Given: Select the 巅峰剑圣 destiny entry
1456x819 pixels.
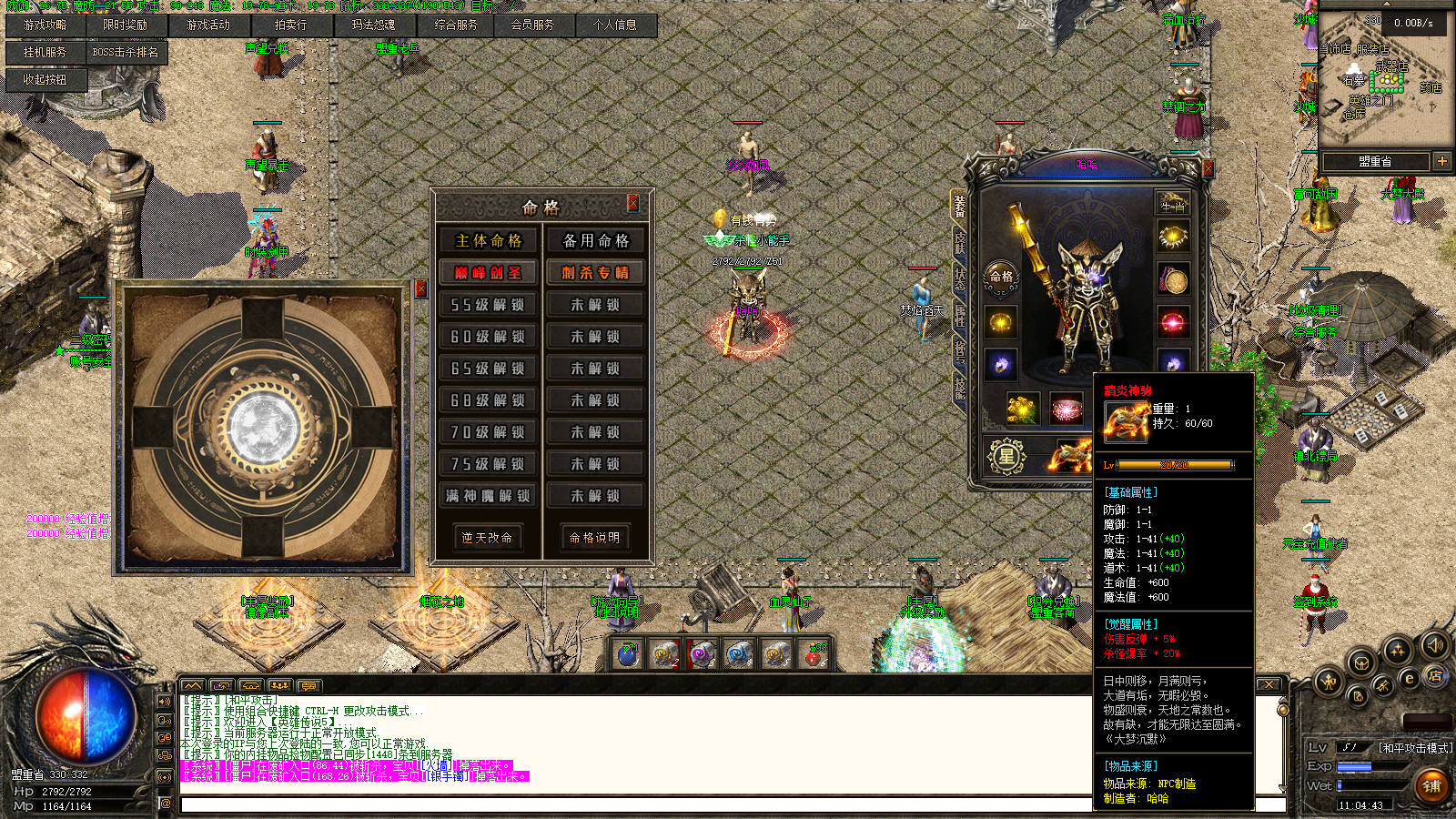Looking at the screenshot, I should coord(489,273).
